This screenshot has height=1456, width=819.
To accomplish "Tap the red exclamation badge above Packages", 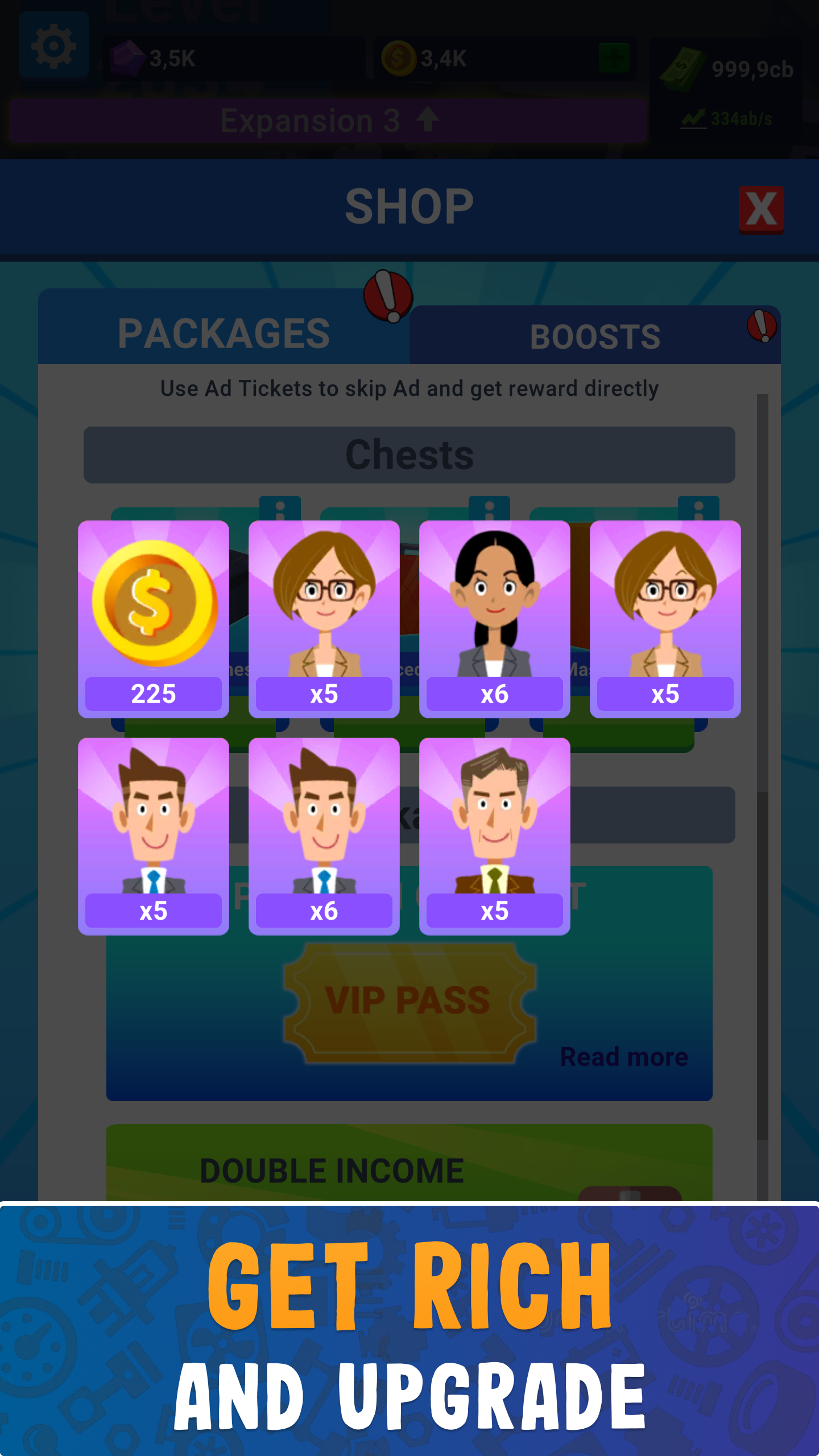I will 388,296.
